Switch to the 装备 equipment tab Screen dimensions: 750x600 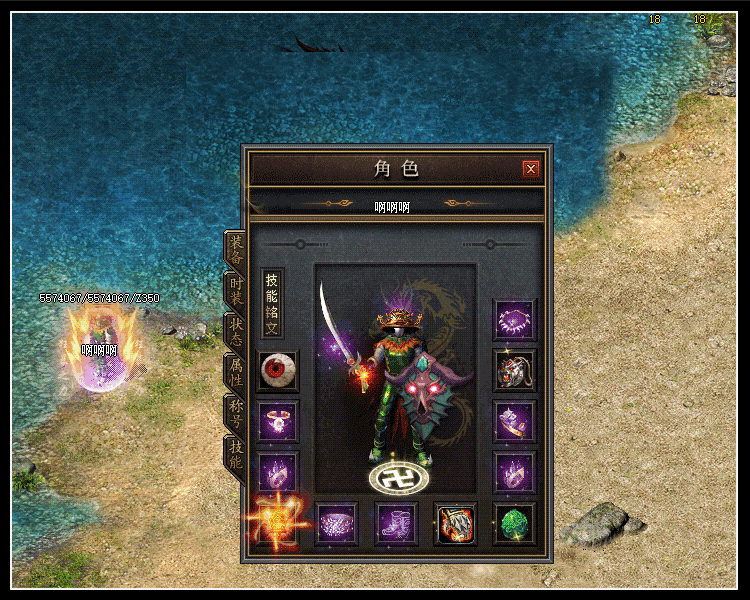[x=235, y=250]
